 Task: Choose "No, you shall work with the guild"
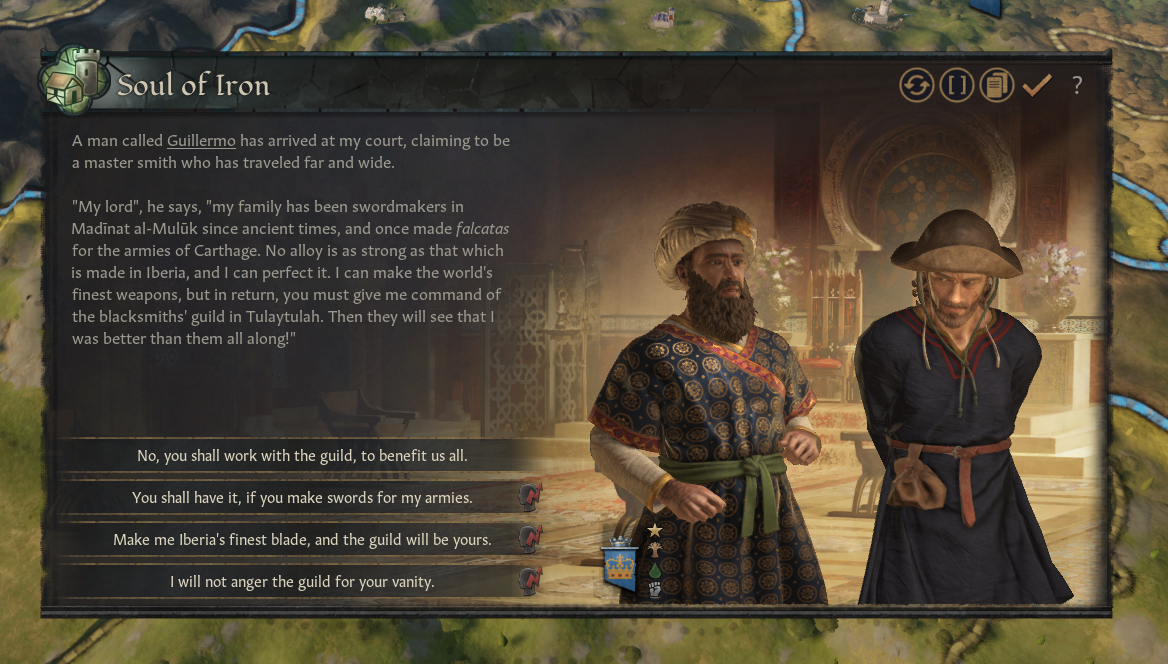click(302, 456)
